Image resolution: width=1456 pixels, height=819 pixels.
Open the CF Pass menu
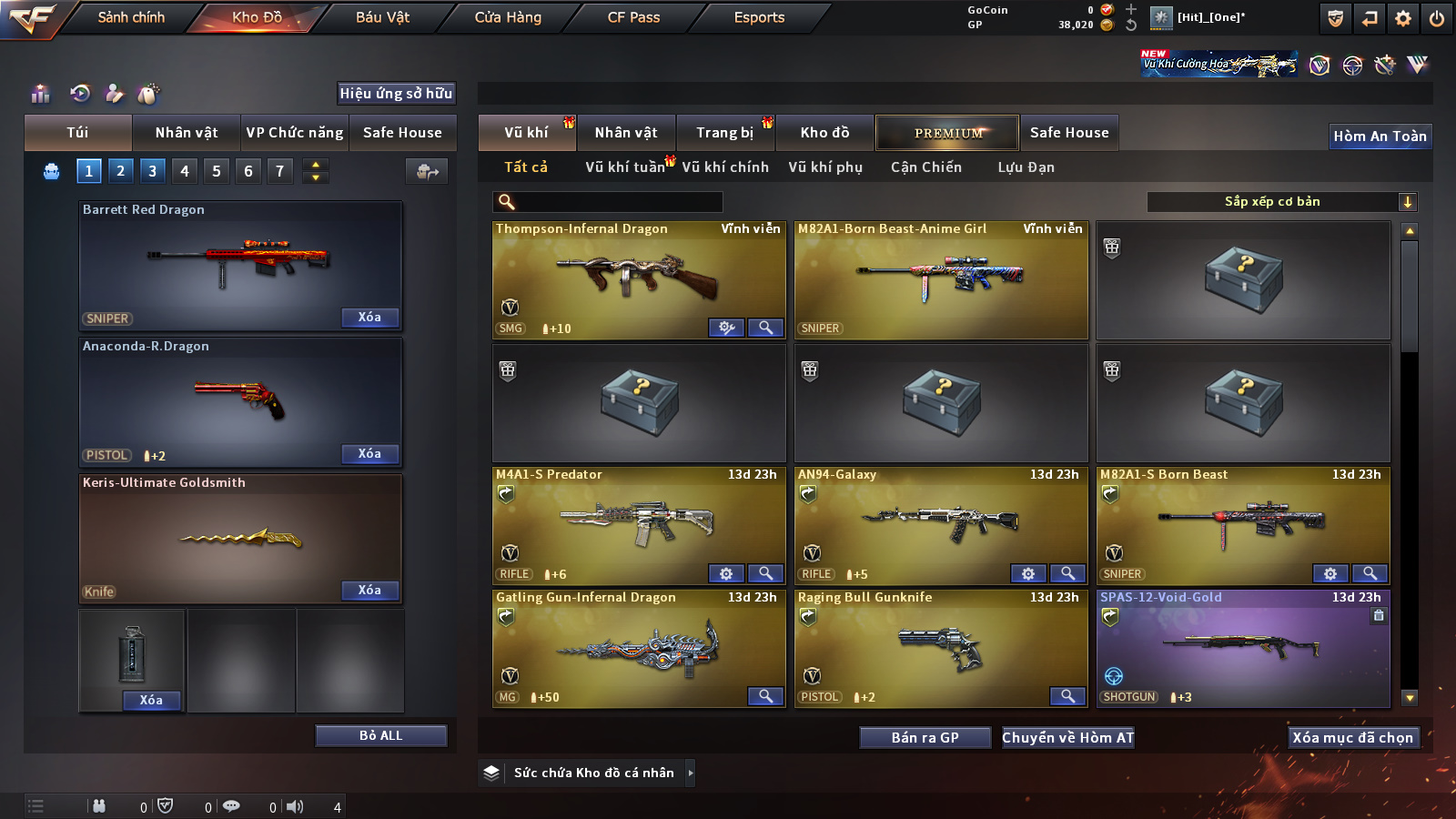tap(633, 17)
